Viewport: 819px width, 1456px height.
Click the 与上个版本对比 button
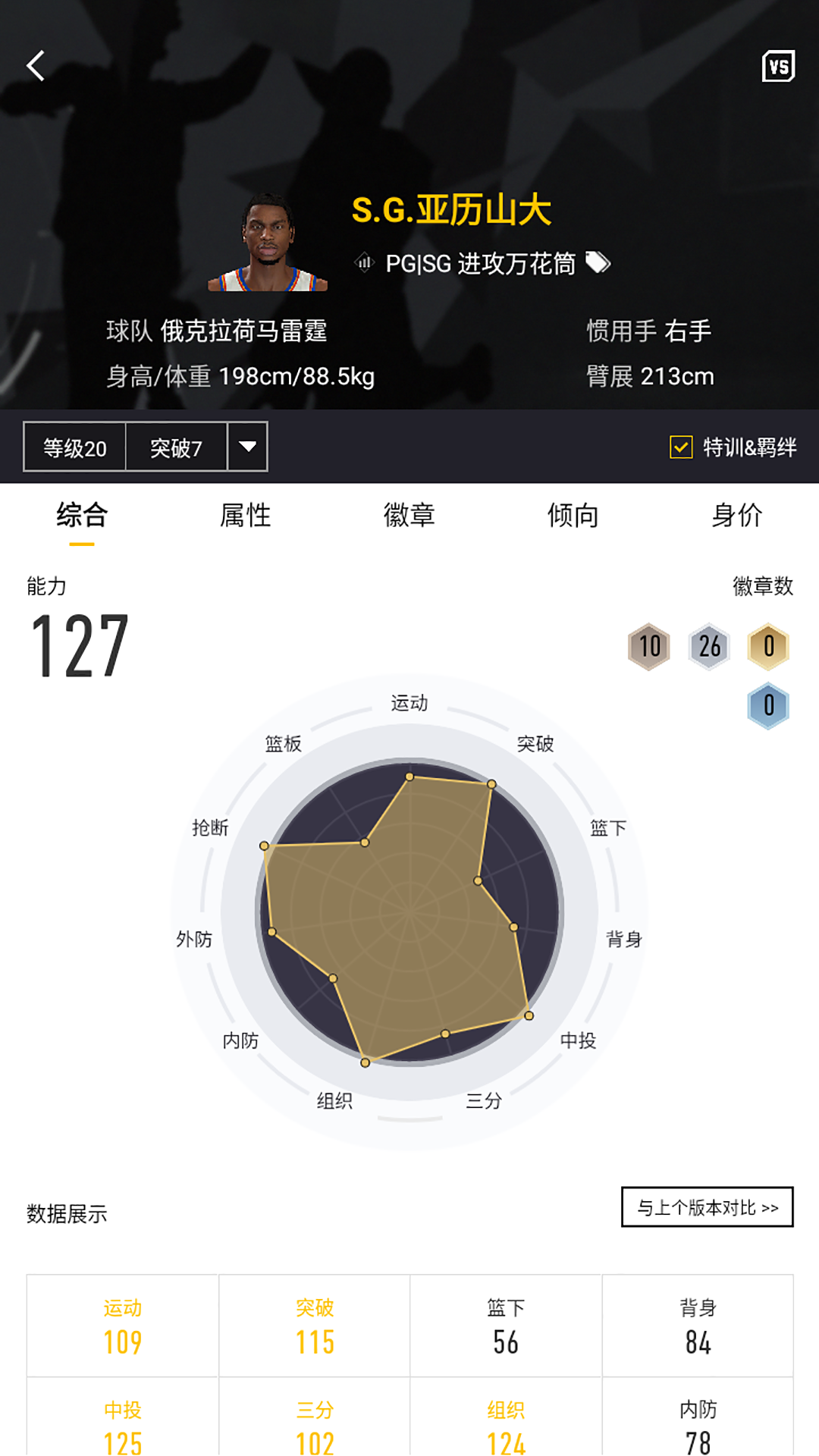pyautogui.click(x=707, y=1207)
